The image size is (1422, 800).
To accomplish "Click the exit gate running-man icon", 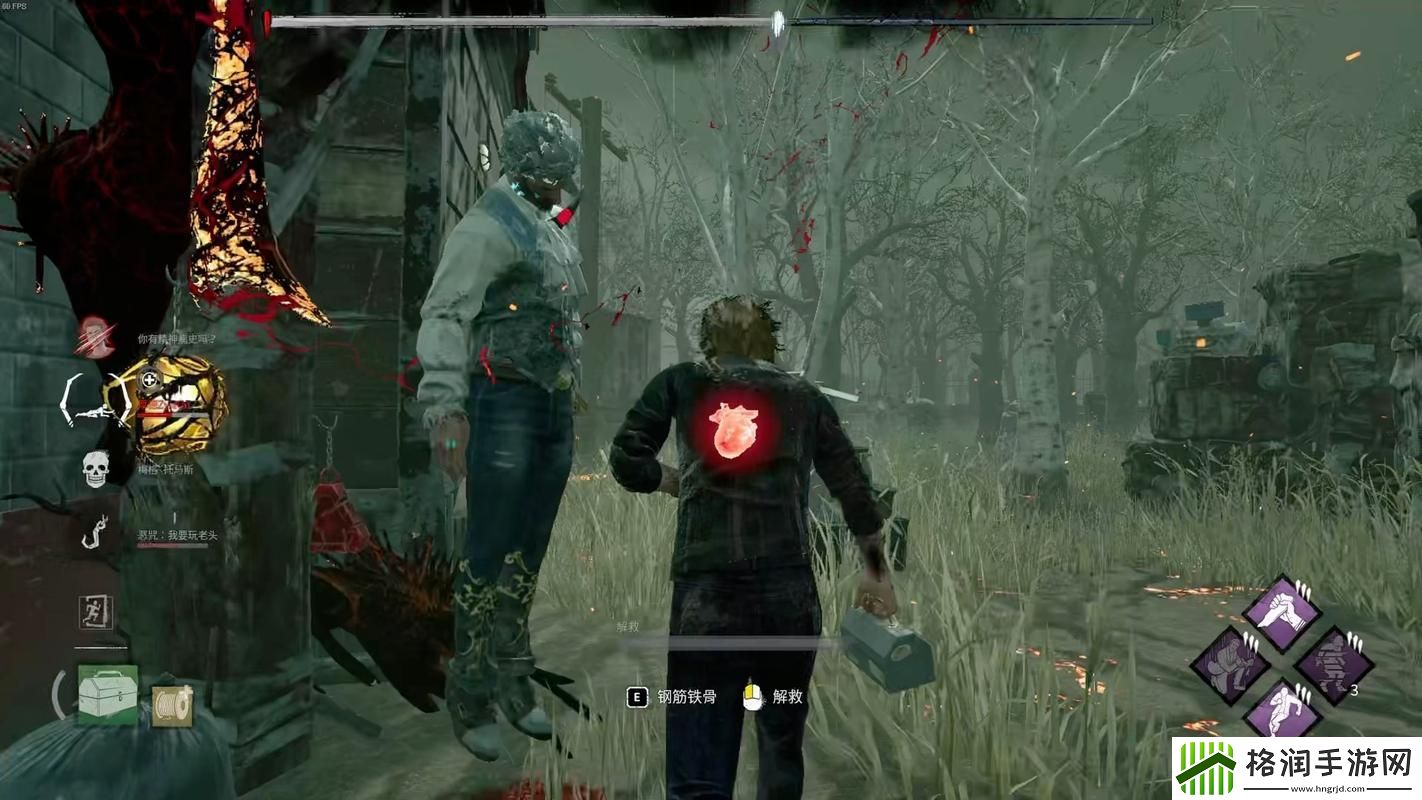I will [x=96, y=612].
